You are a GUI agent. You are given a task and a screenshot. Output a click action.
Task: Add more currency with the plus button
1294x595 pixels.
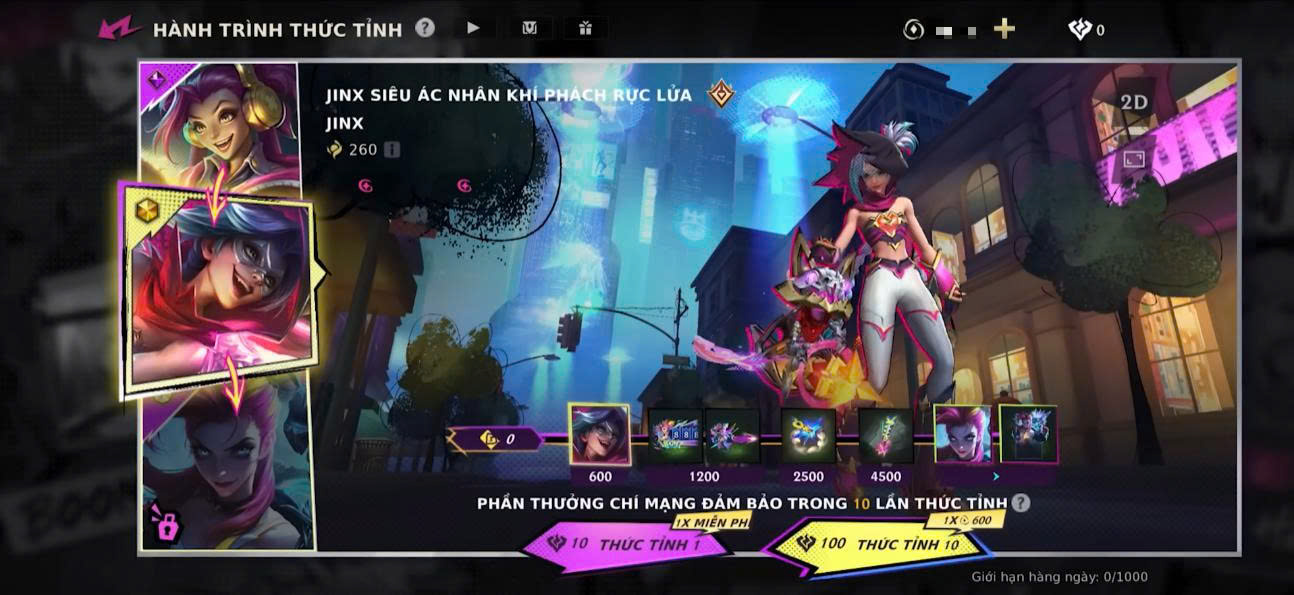pyautogui.click(x=1004, y=29)
